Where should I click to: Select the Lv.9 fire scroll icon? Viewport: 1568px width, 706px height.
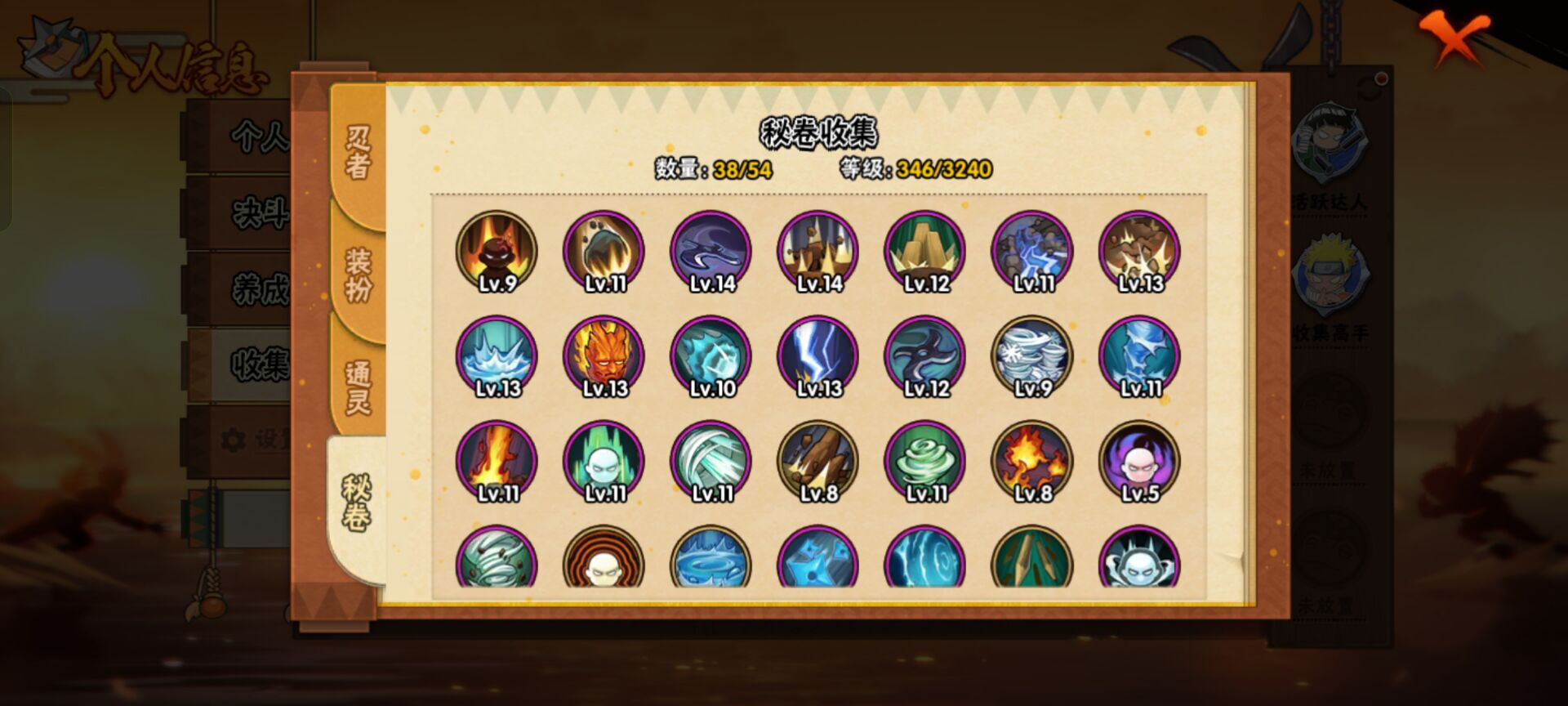[497, 252]
